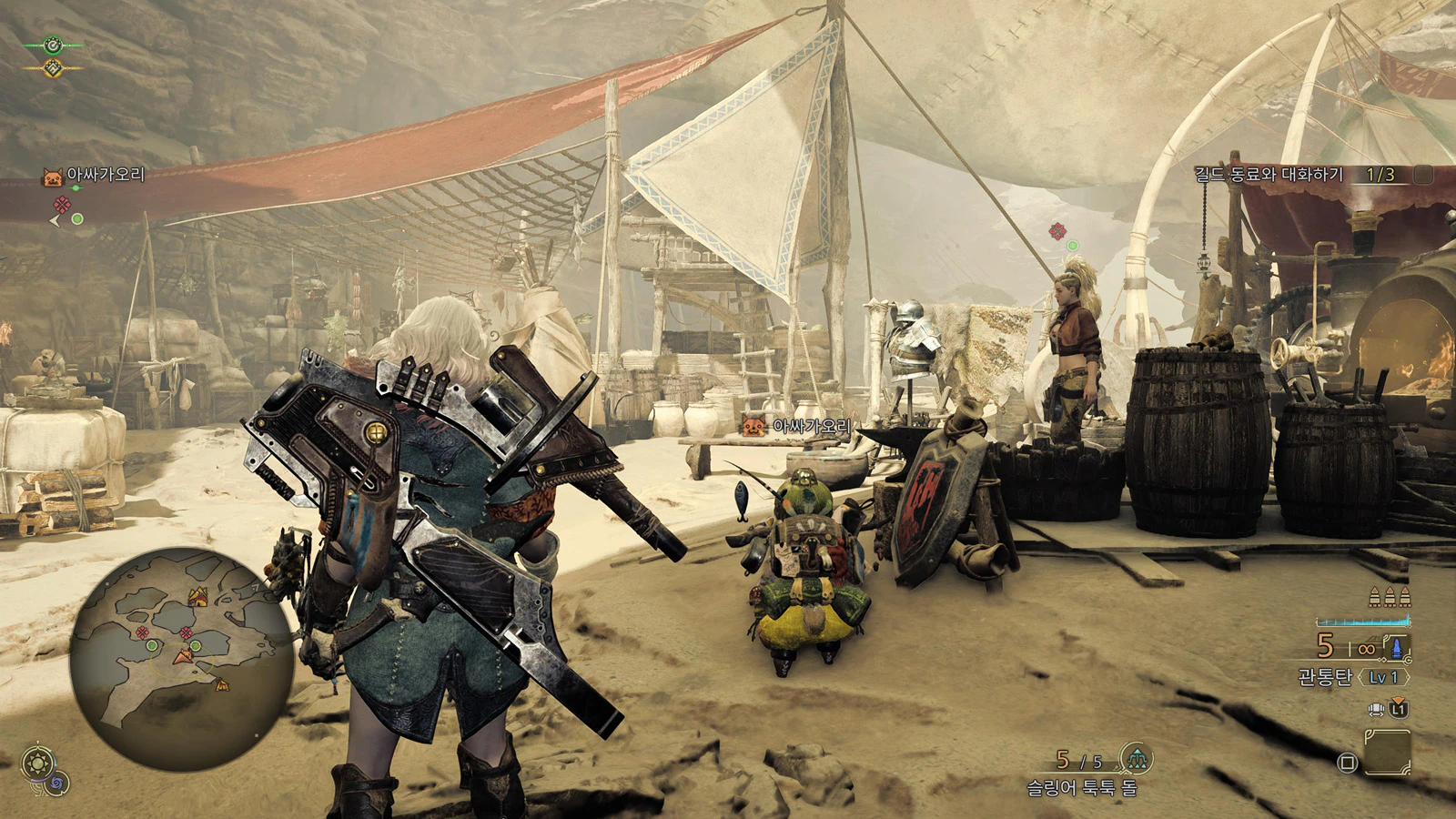
Task: Change the 관통탄 Lv 1 selector
Action: pyautogui.click(x=1382, y=677)
